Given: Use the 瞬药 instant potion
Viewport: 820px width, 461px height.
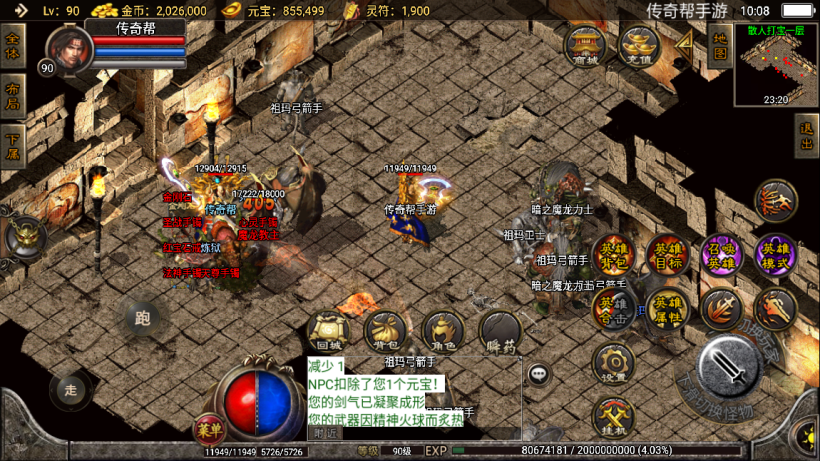Looking at the screenshot, I should [500, 333].
